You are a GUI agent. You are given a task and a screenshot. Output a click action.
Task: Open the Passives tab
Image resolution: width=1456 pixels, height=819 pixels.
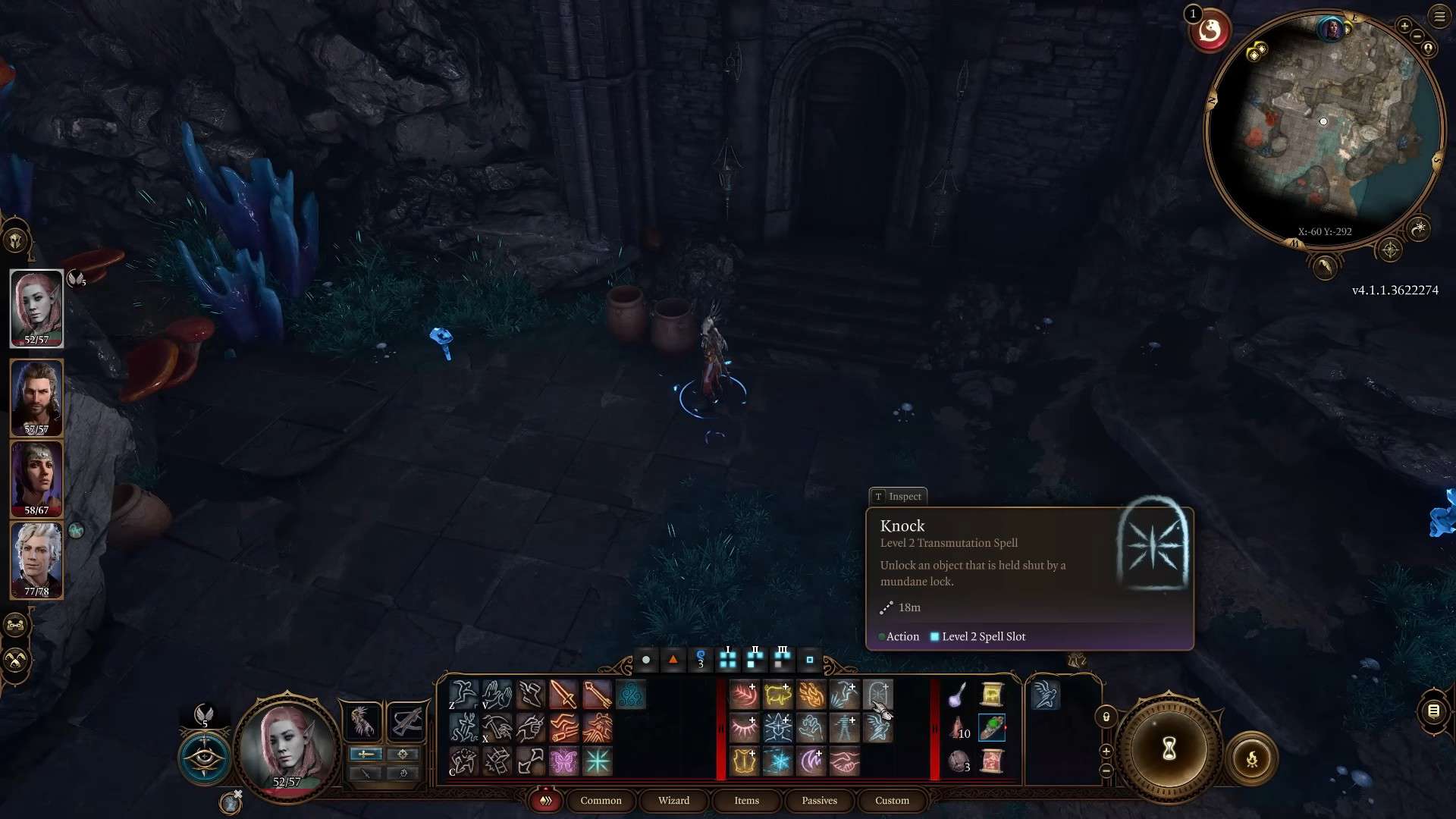click(819, 801)
